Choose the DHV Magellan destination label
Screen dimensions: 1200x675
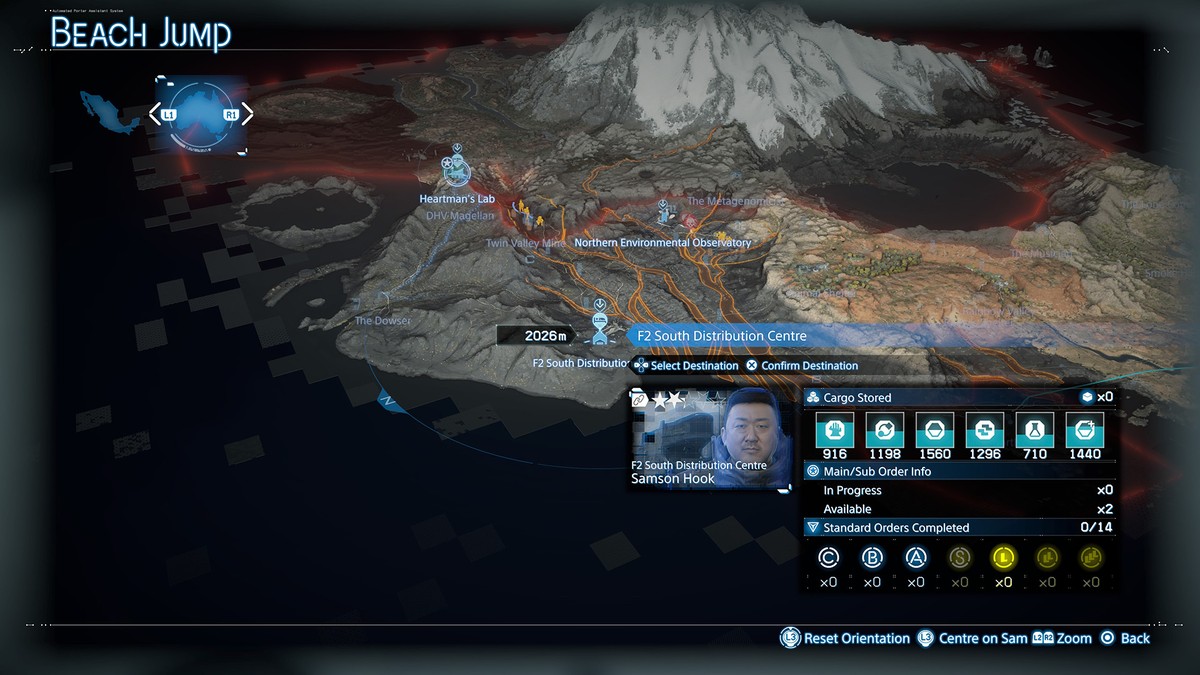tap(460, 216)
